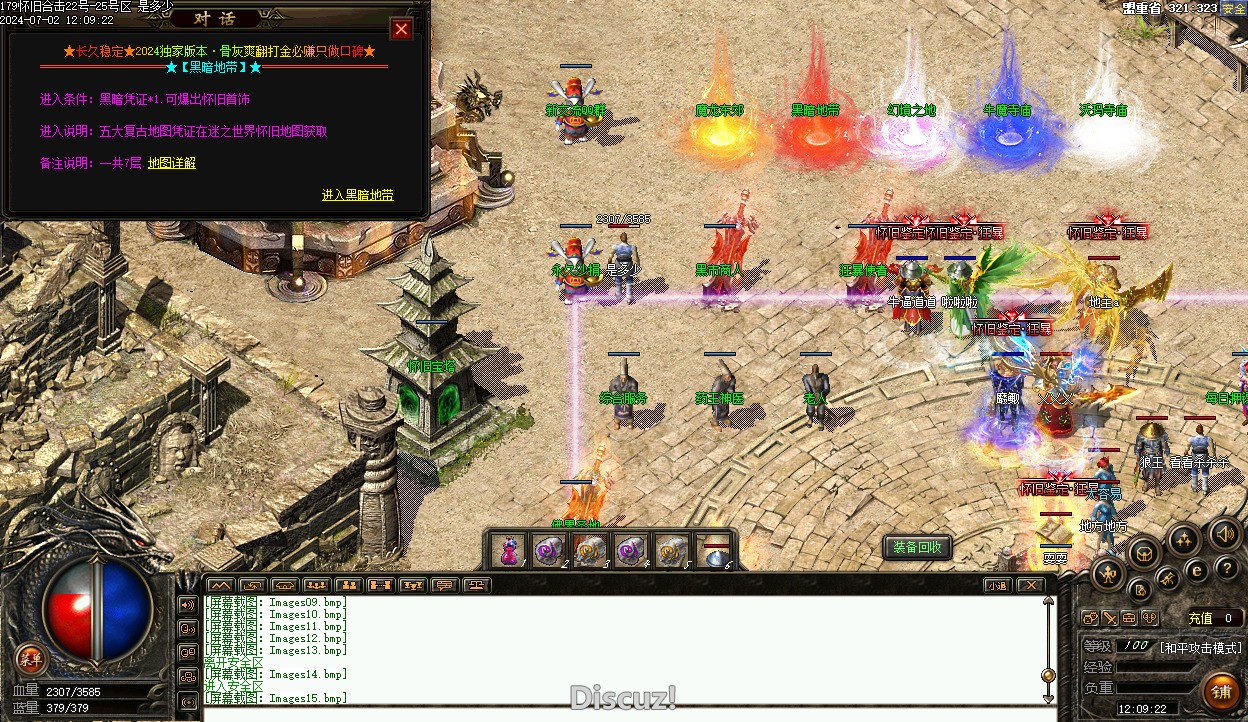Close the 对话 dialogue window

[x=401, y=30]
